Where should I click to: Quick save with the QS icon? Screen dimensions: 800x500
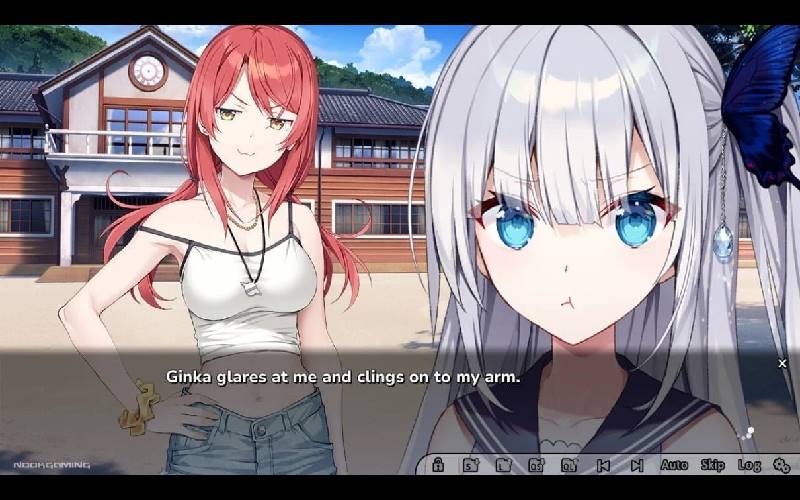pos(536,465)
